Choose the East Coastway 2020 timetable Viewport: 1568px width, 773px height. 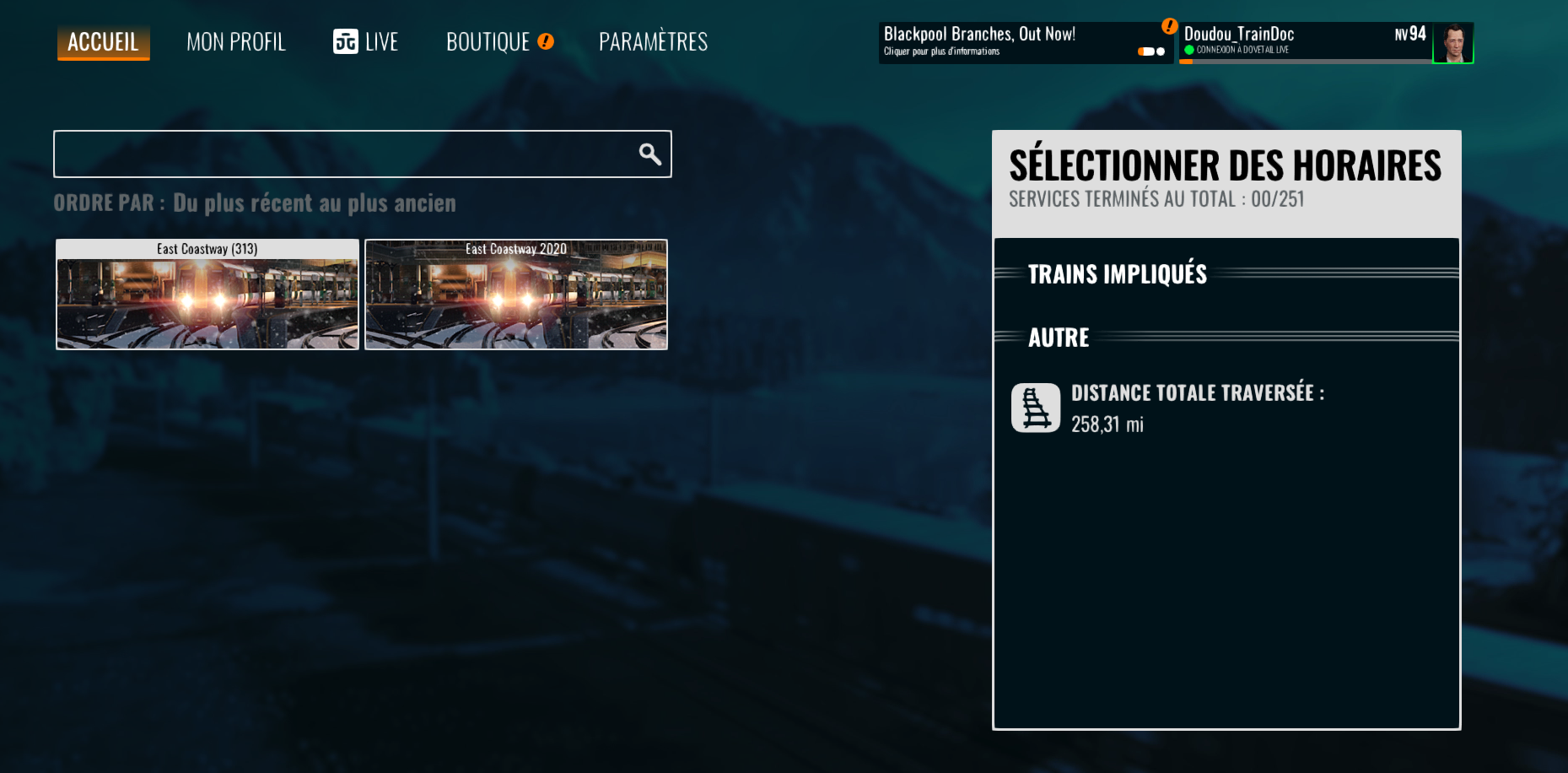(x=516, y=295)
